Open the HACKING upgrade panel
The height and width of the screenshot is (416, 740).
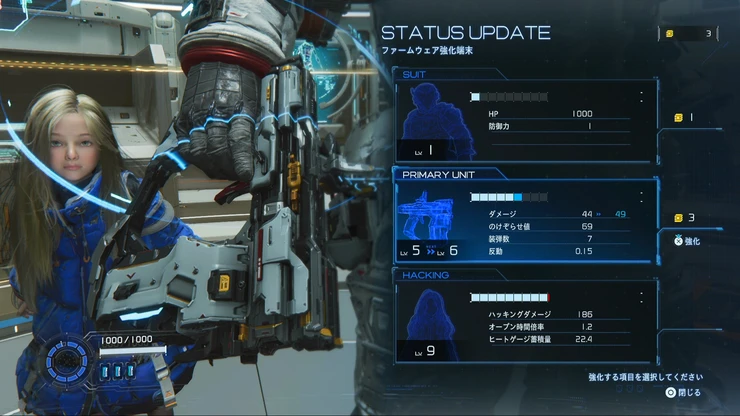click(x=525, y=322)
